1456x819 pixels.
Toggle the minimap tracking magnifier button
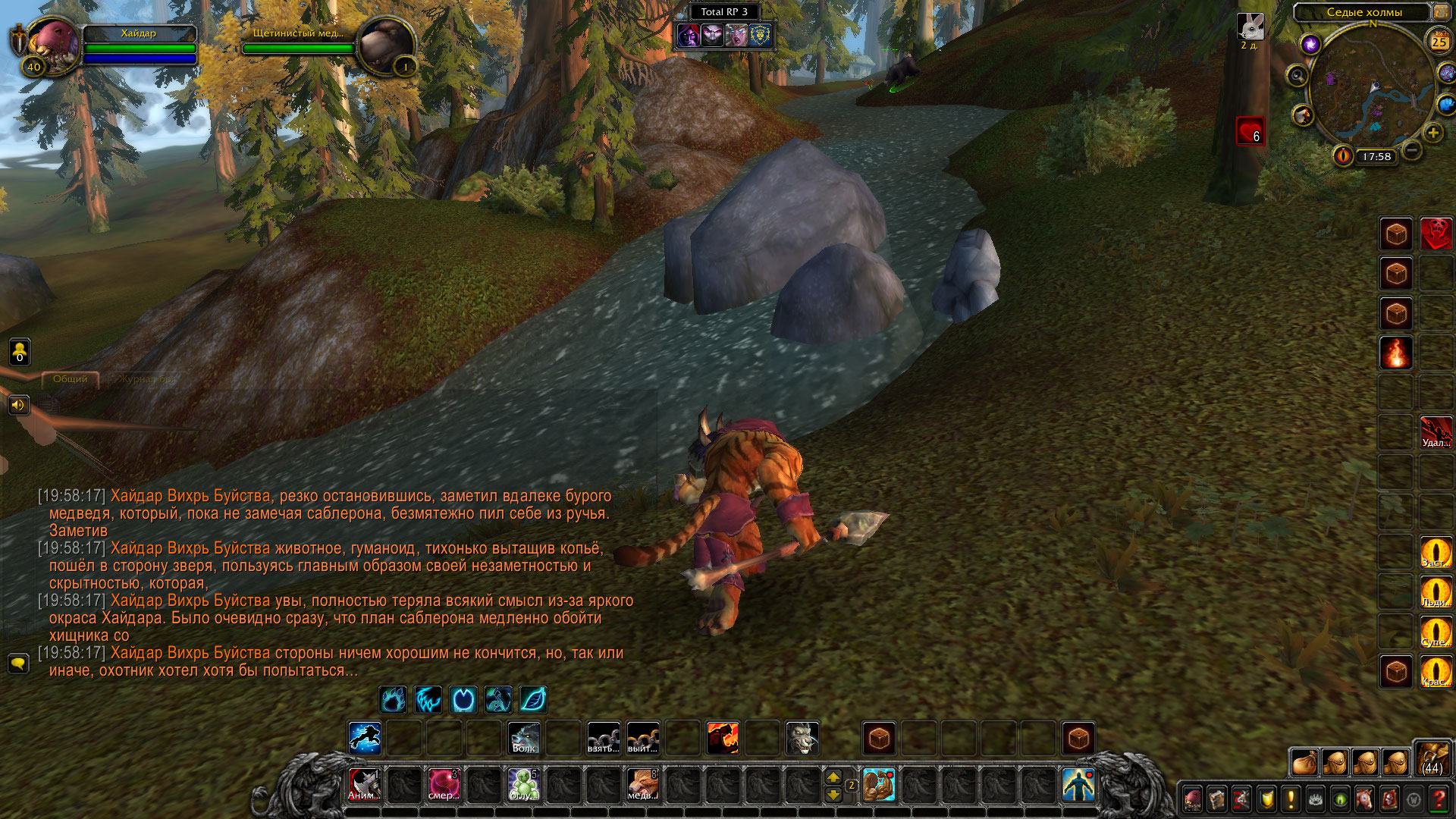point(1298,75)
